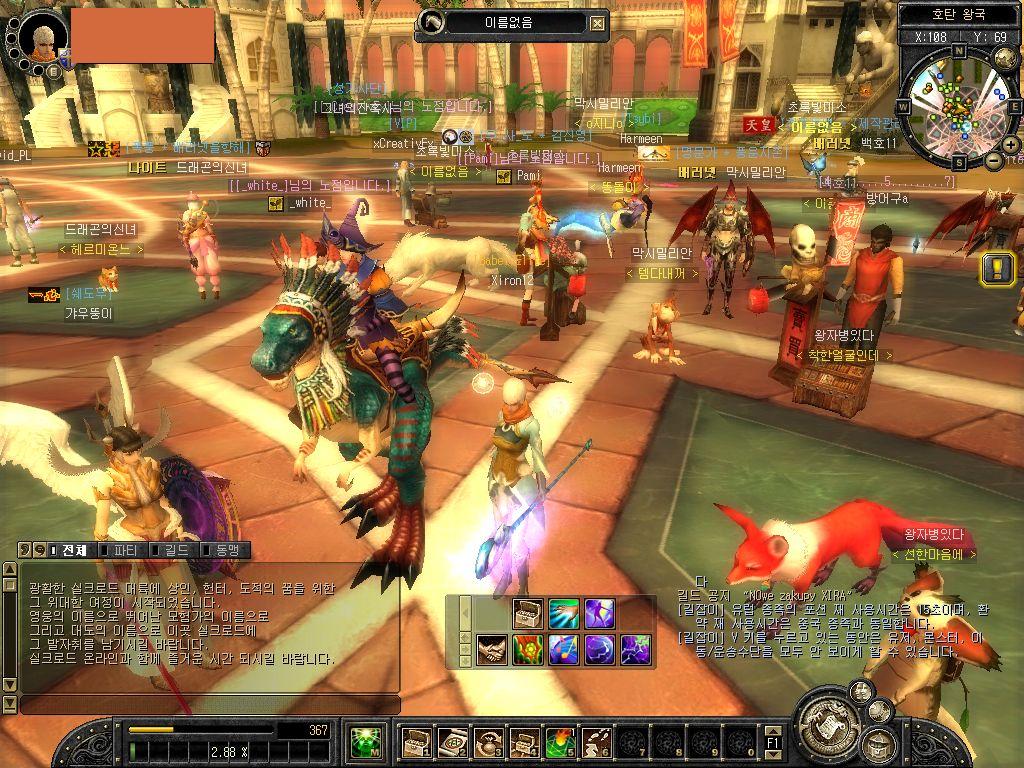The height and width of the screenshot is (768, 1024).
Task: Zoom out the minimap with the minus button
Action: (994, 159)
